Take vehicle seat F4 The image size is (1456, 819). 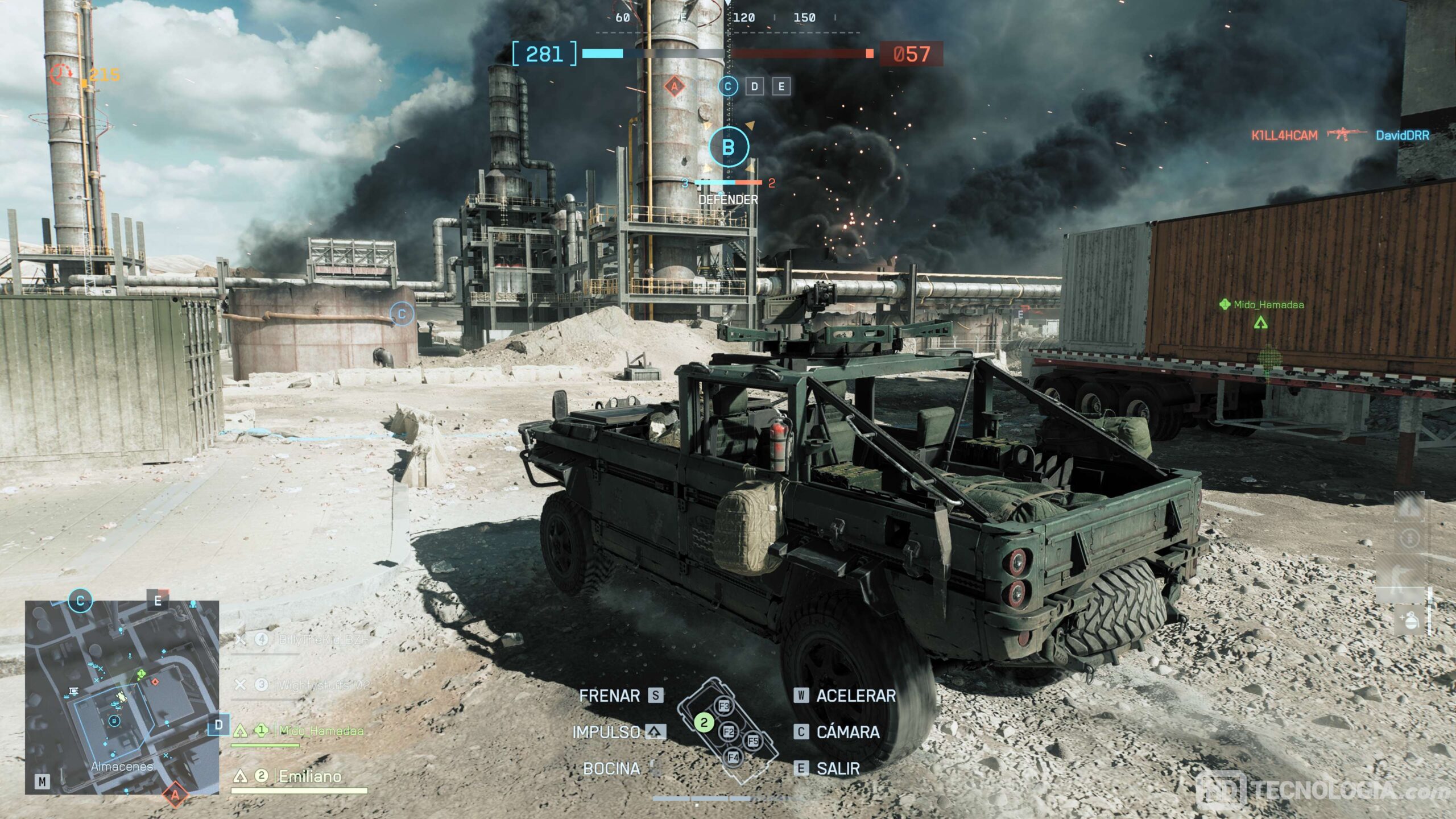point(733,758)
